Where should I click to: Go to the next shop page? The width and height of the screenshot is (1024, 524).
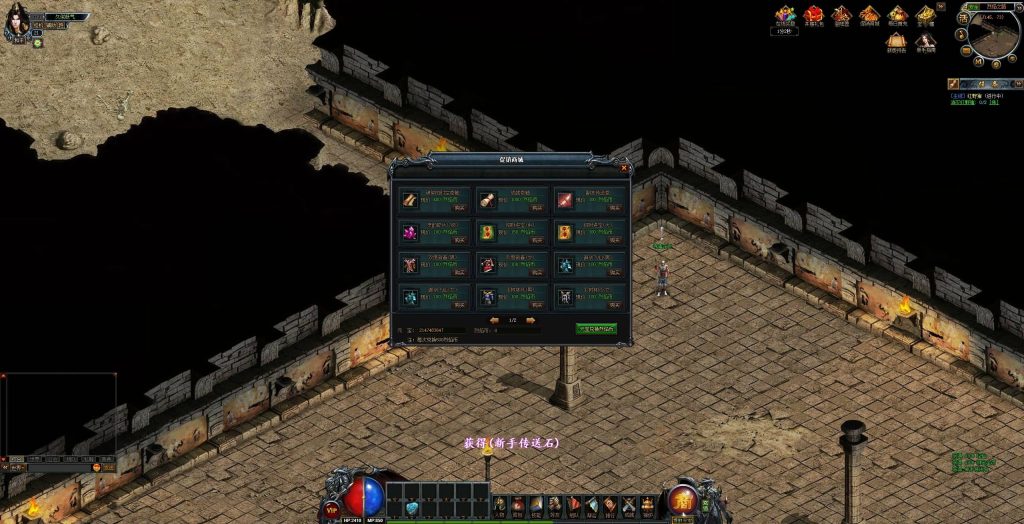pyautogui.click(x=531, y=320)
